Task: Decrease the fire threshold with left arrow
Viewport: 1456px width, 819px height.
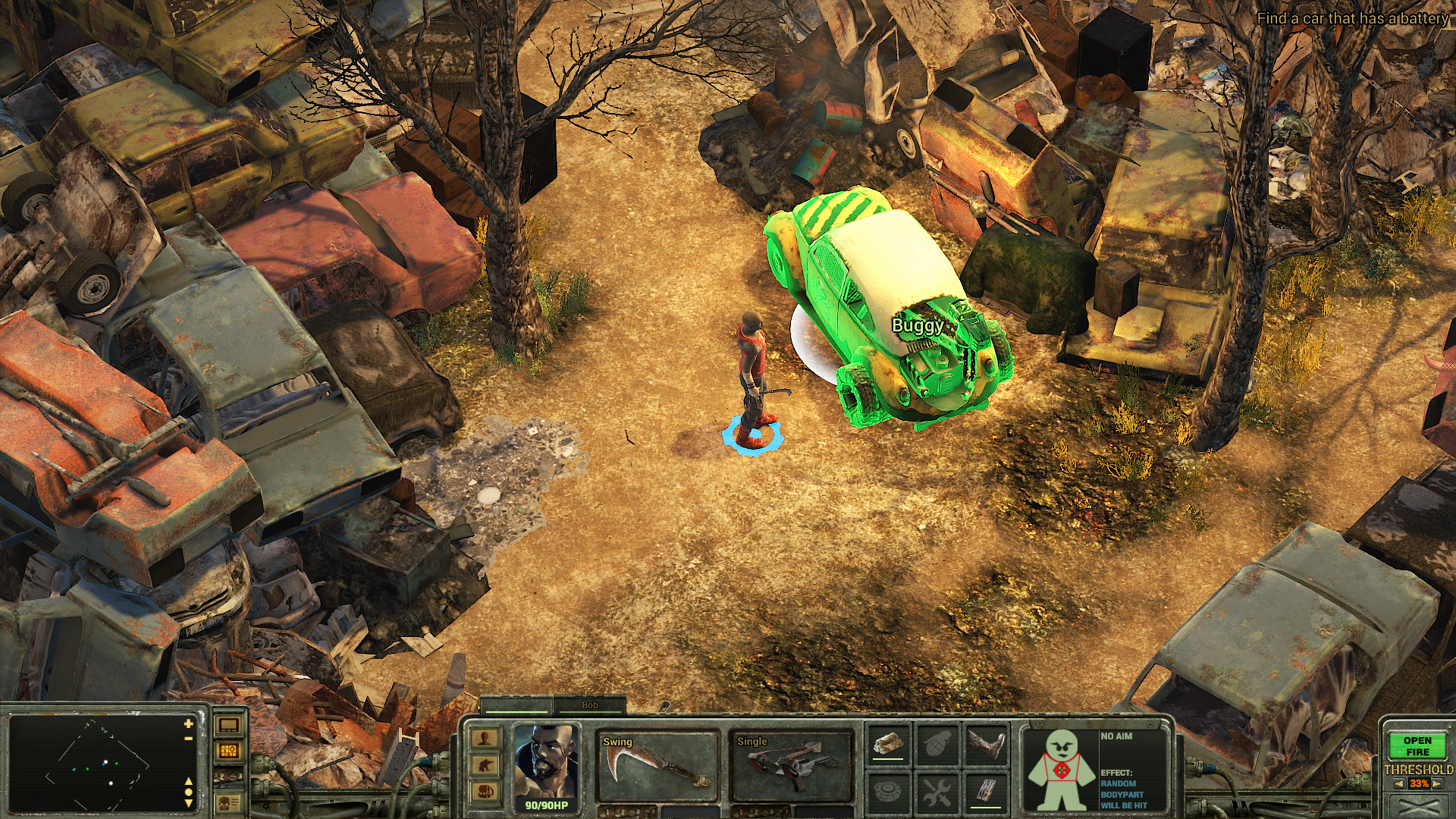Action: click(x=1398, y=784)
